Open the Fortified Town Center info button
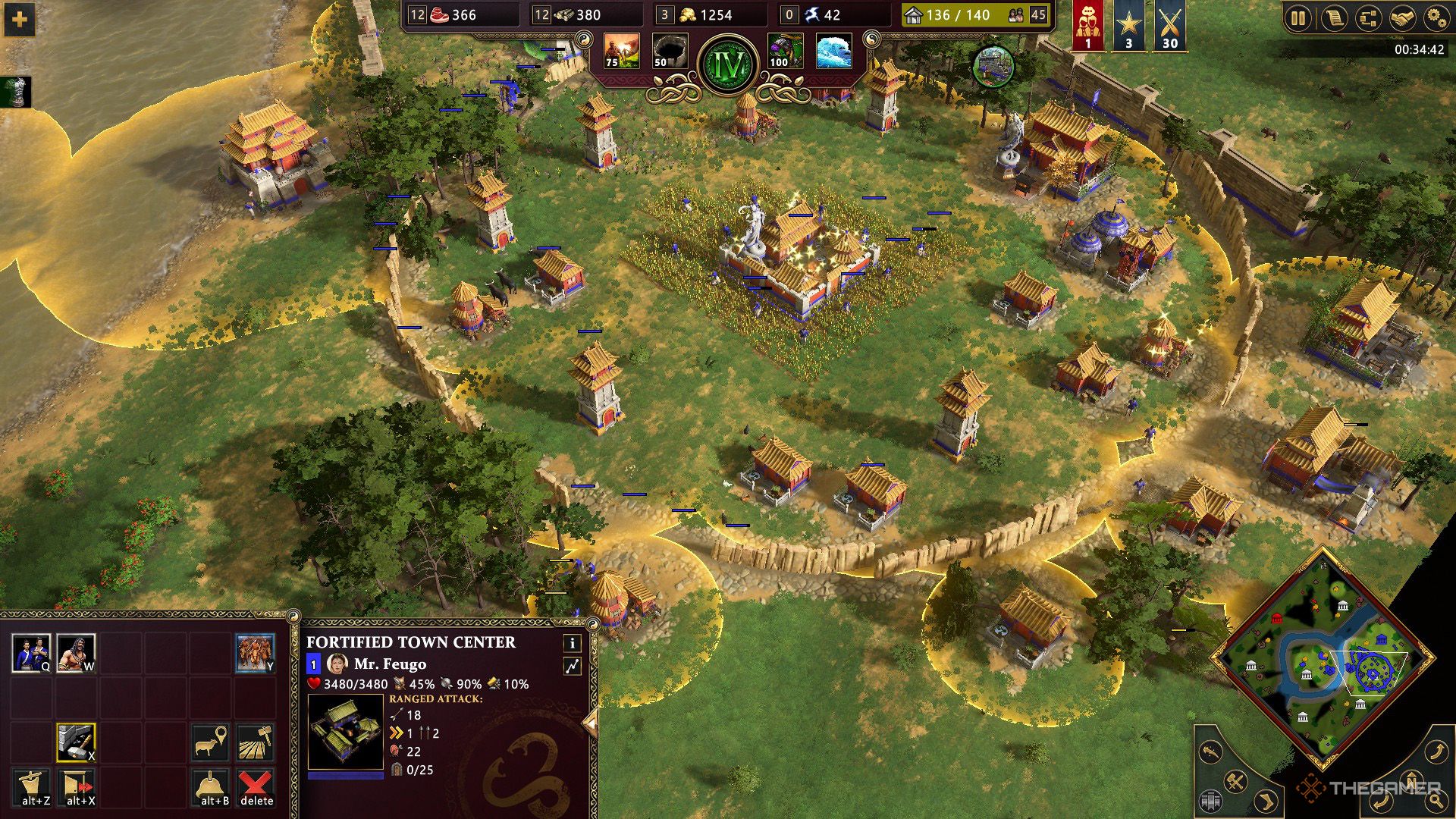The image size is (1456, 819). tap(573, 643)
